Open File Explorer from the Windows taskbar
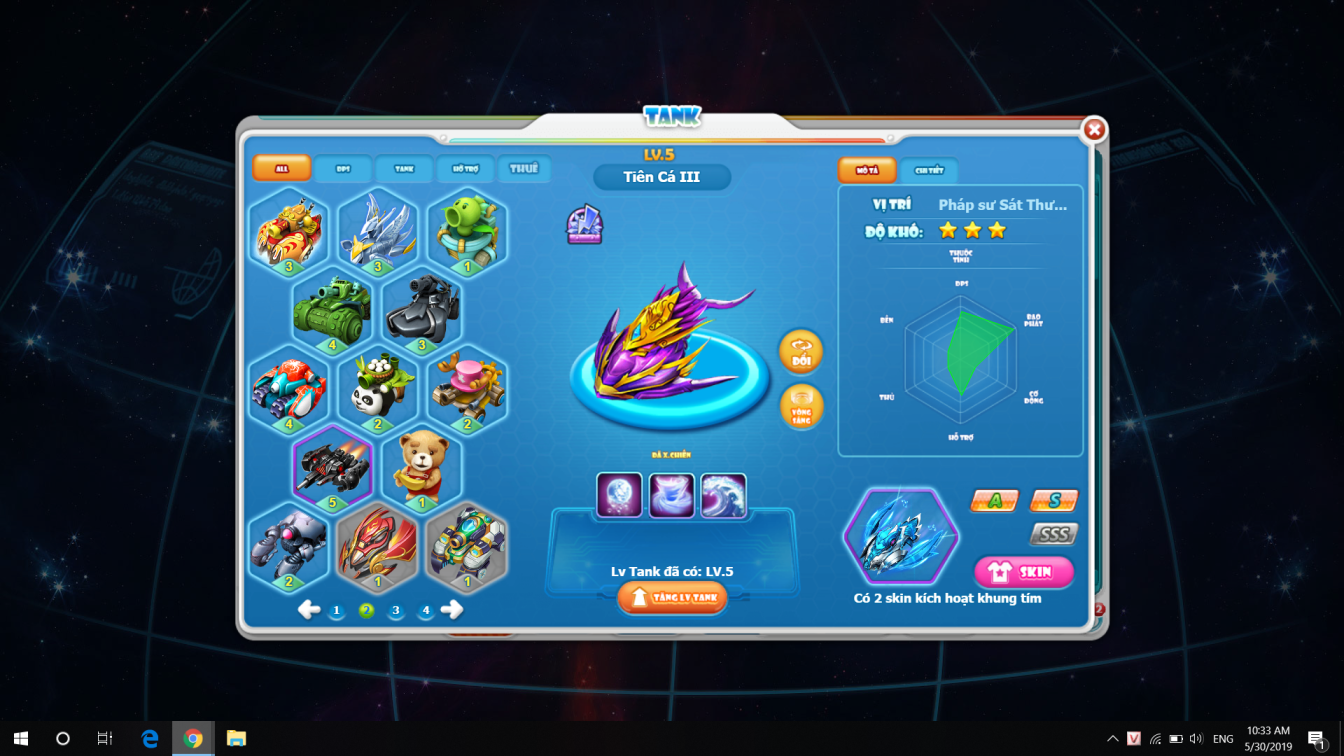The image size is (1344, 756). [236, 739]
